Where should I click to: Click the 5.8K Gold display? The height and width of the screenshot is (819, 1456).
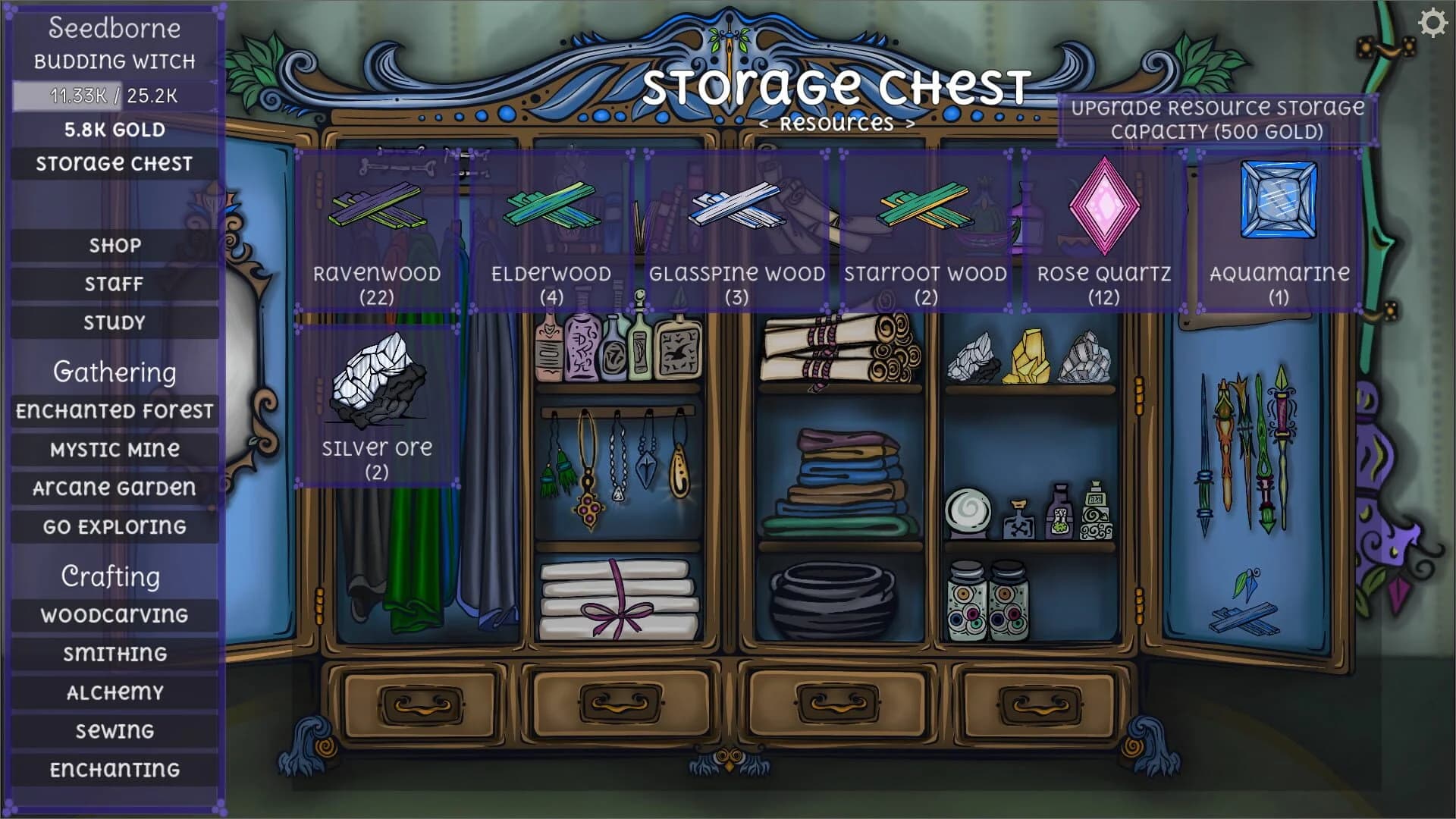114,130
